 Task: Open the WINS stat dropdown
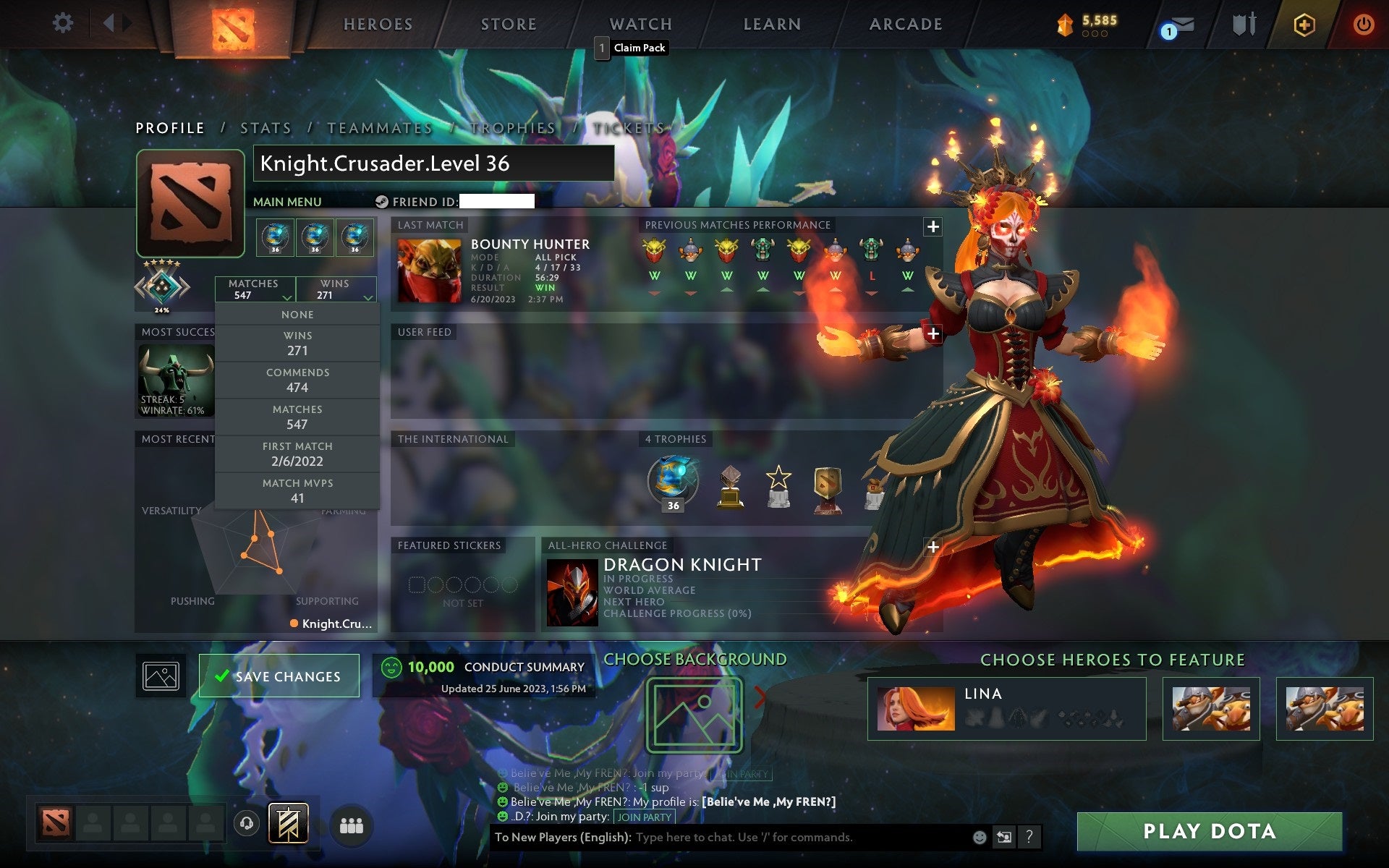click(x=336, y=289)
